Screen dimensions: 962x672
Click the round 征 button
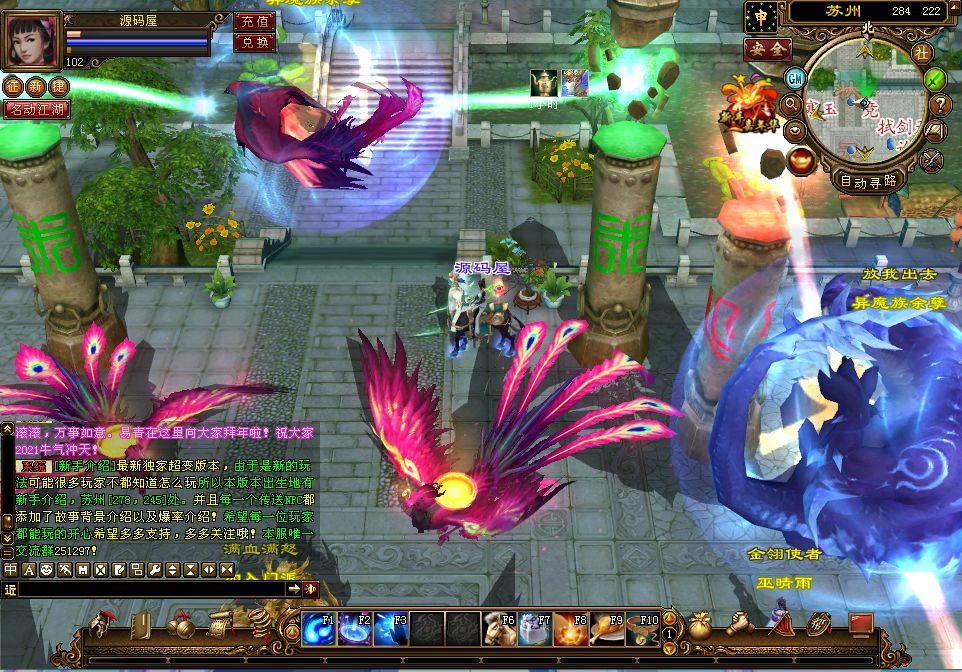(x=12, y=87)
